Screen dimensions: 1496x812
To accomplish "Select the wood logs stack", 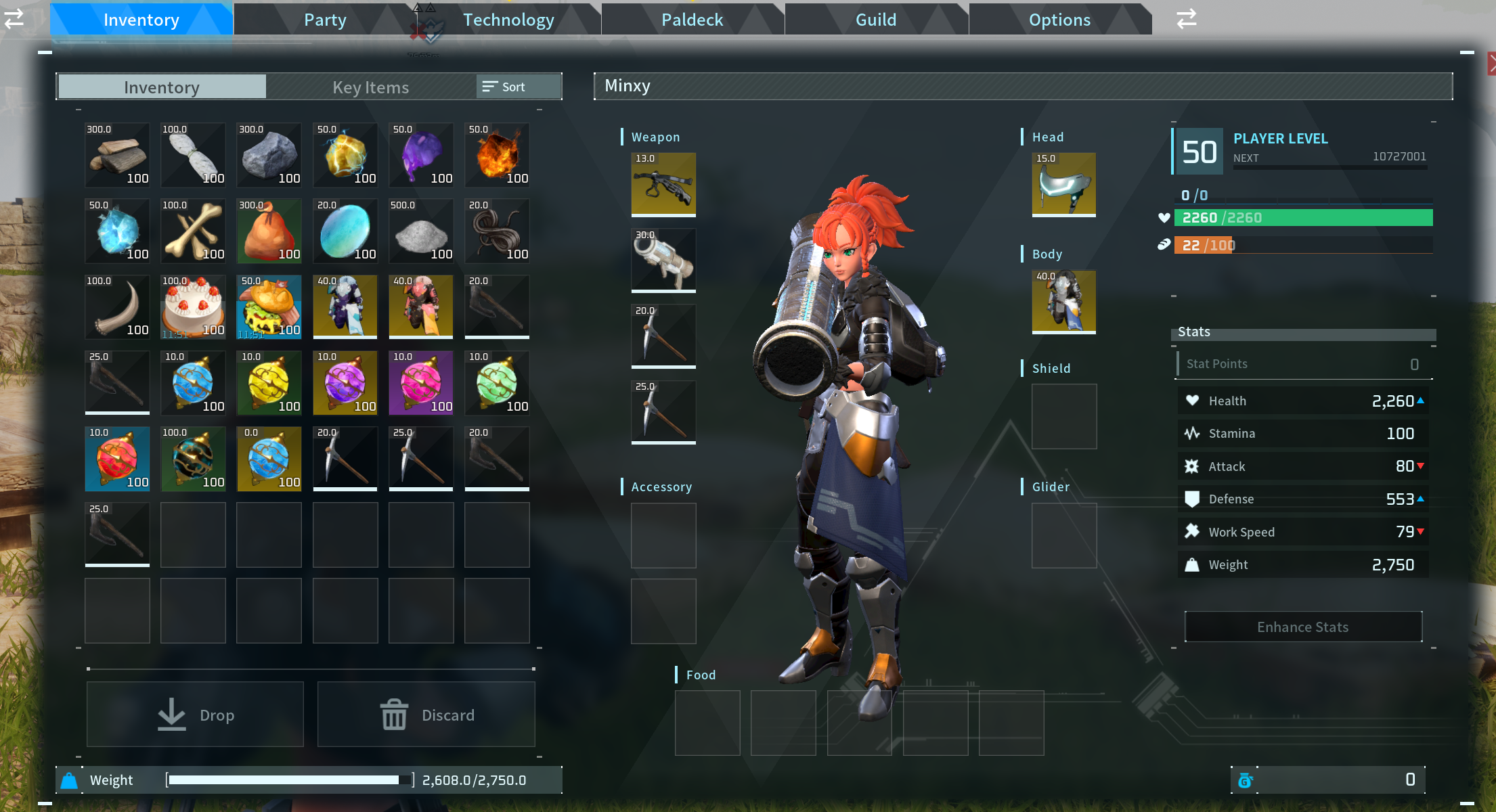I will pyautogui.click(x=117, y=155).
